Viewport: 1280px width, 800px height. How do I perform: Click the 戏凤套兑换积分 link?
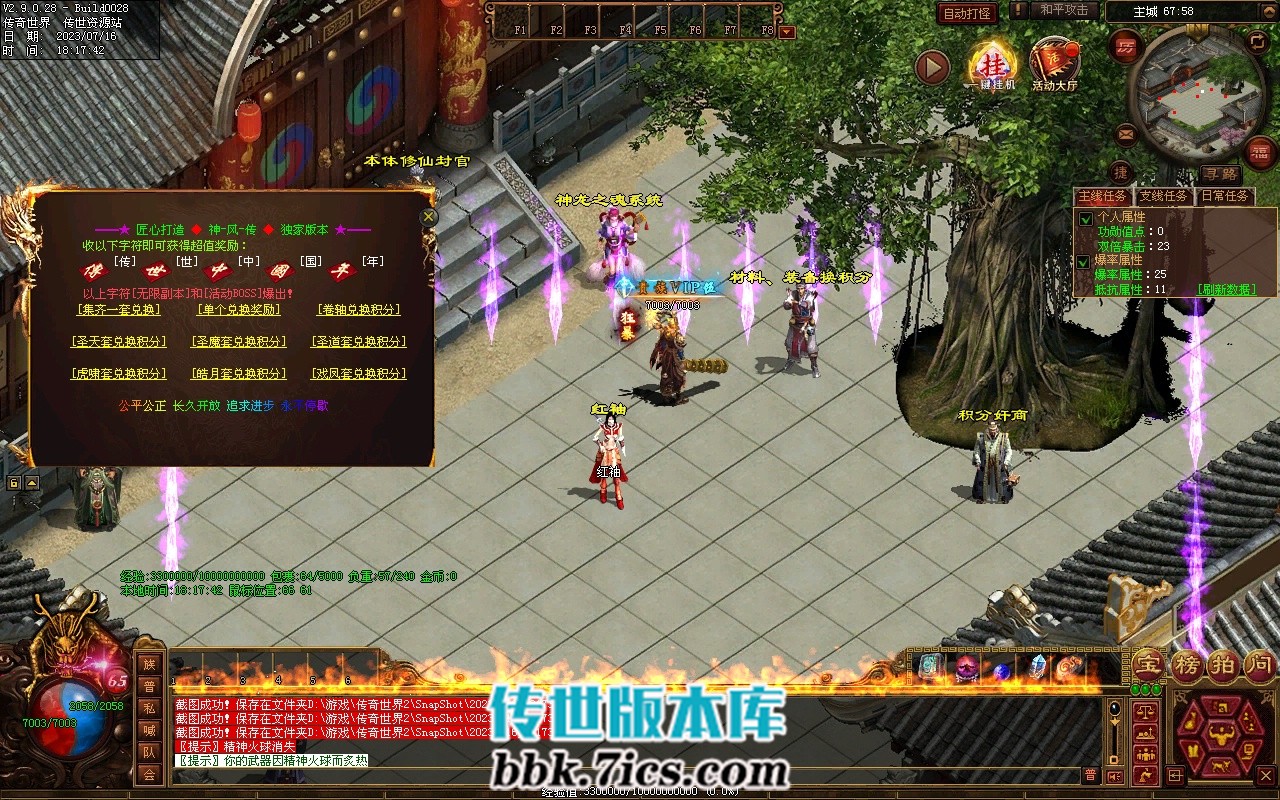pos(358,374)
